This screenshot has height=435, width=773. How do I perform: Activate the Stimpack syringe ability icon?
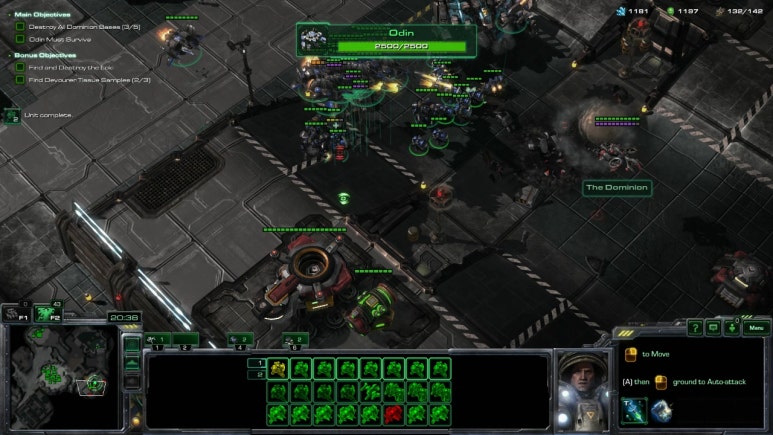point(633,410)
